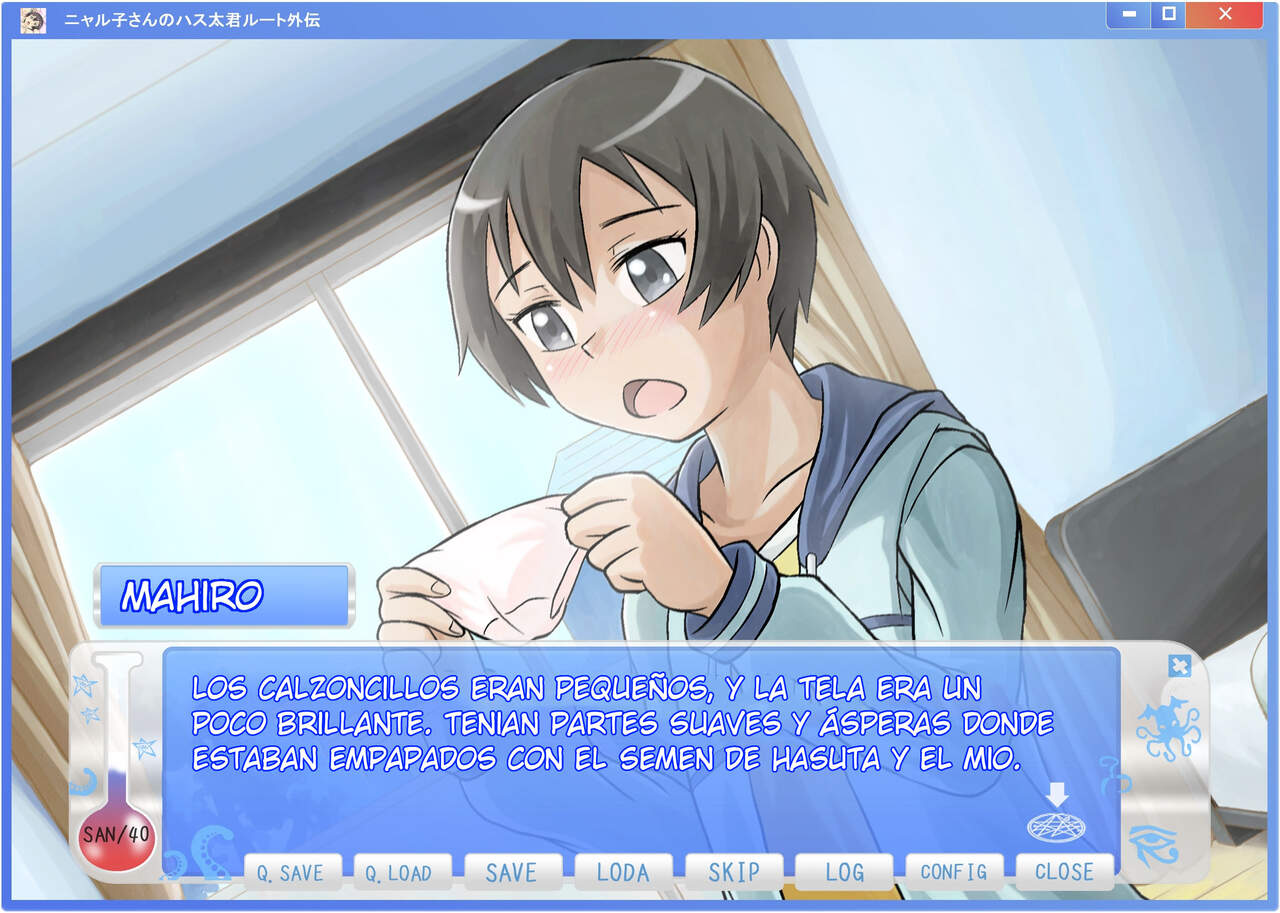This screenshot has height=913, width=1280.
Task: Click the blue octopus creature icon
Action: click(1167, 729)
